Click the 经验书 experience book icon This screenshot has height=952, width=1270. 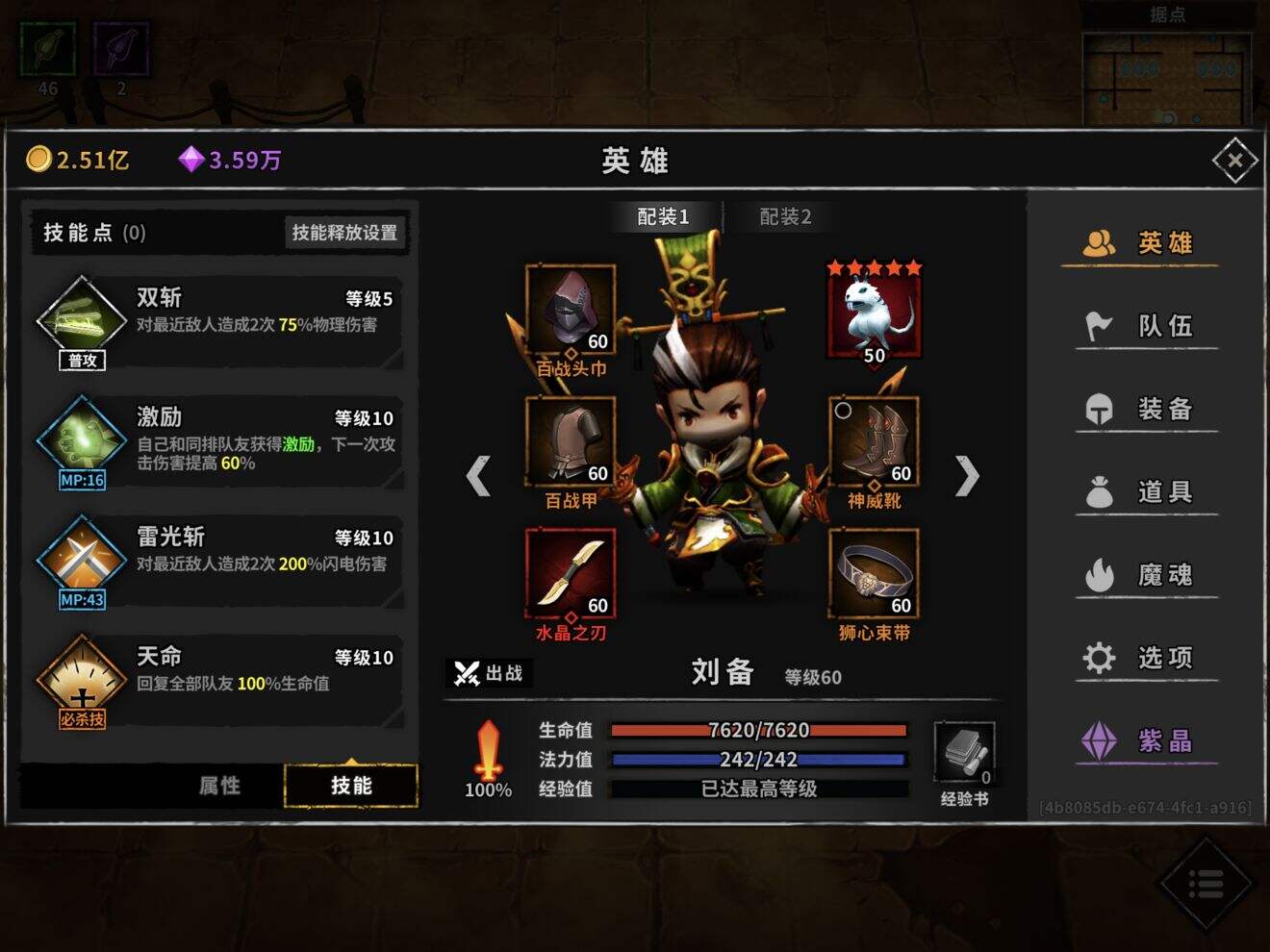[x=965, y=758]
